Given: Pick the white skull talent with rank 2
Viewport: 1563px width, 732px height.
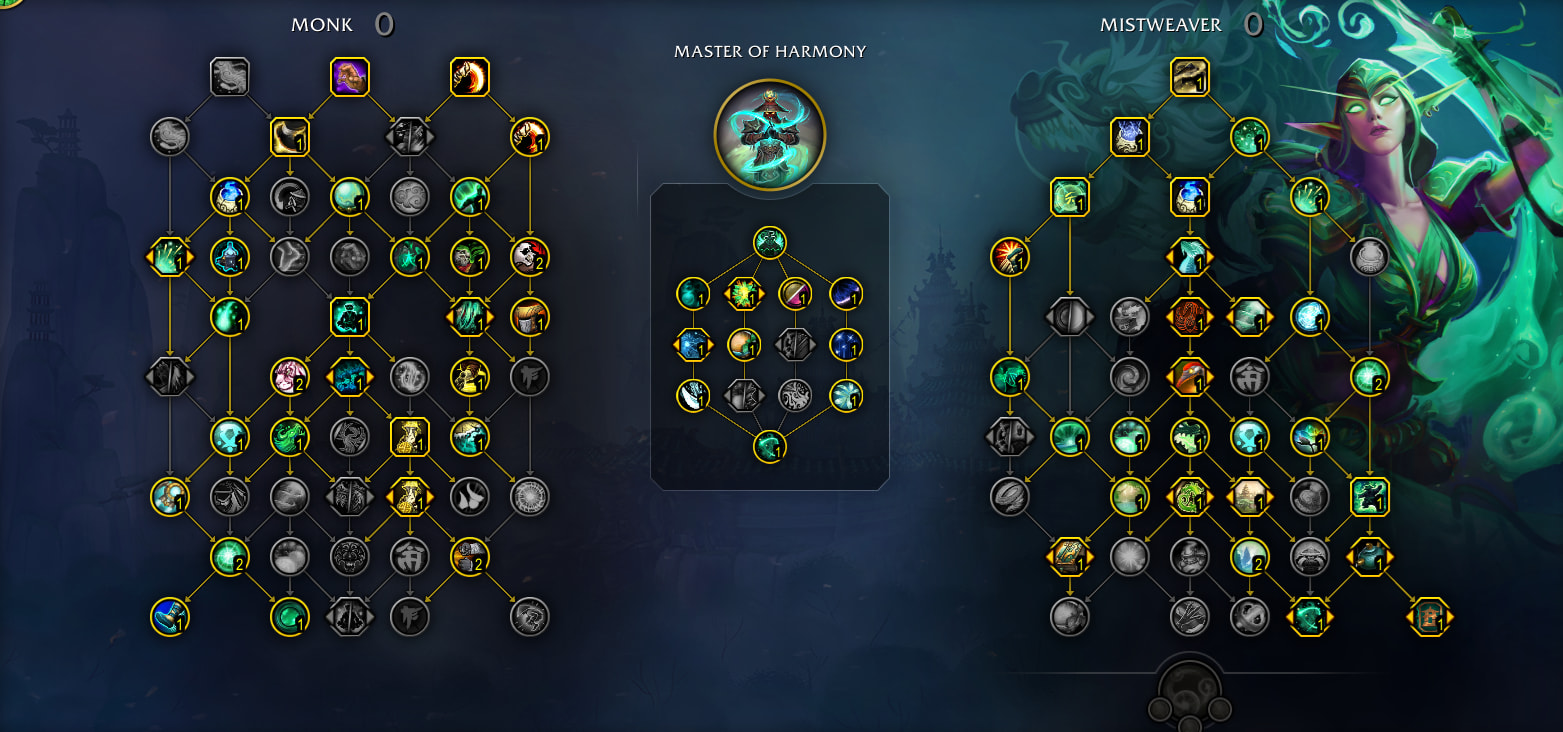Looking at the screenshot, I should pos(529,257).
